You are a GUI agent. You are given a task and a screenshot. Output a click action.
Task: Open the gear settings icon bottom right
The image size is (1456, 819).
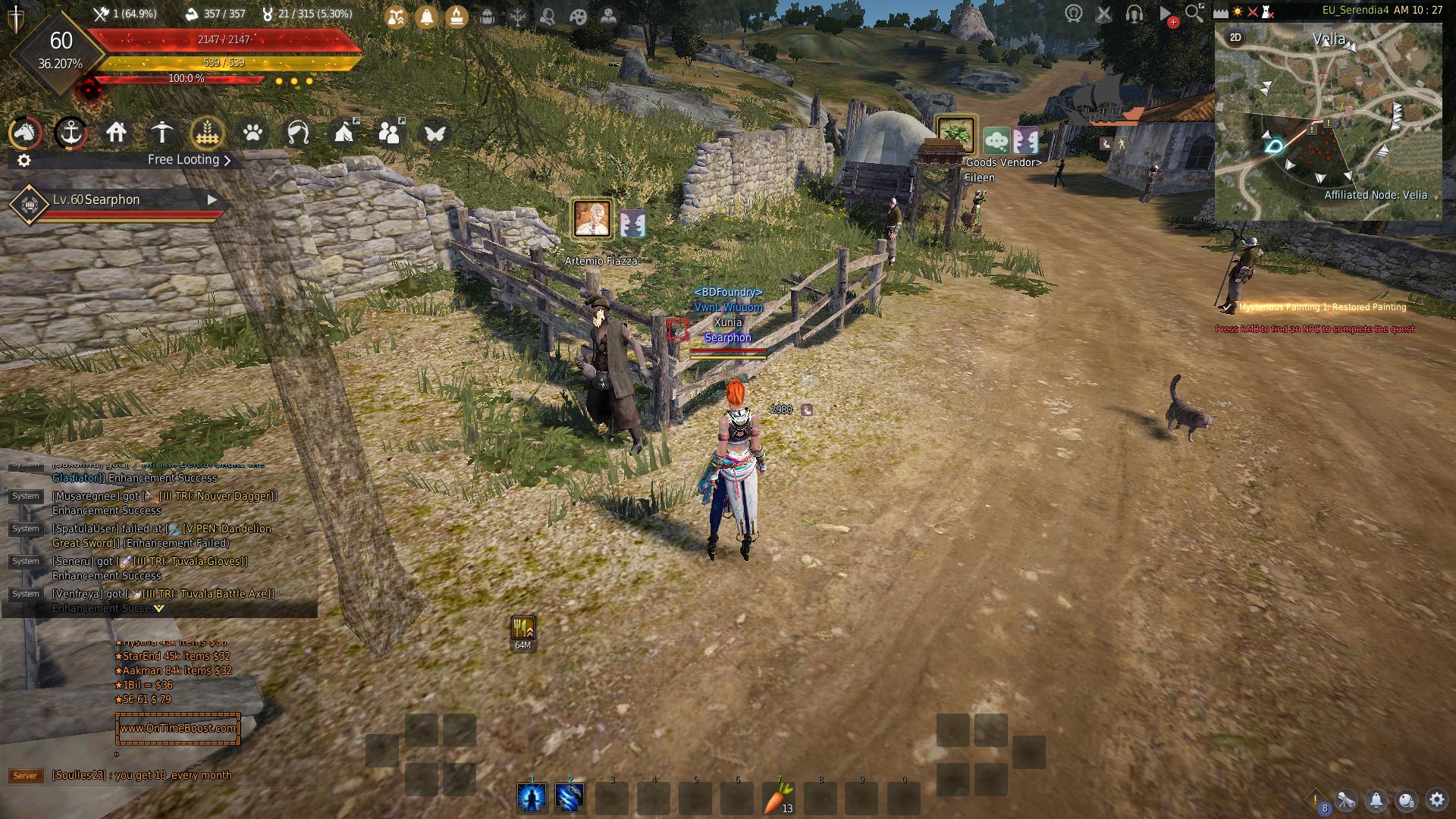[1437, 799]
